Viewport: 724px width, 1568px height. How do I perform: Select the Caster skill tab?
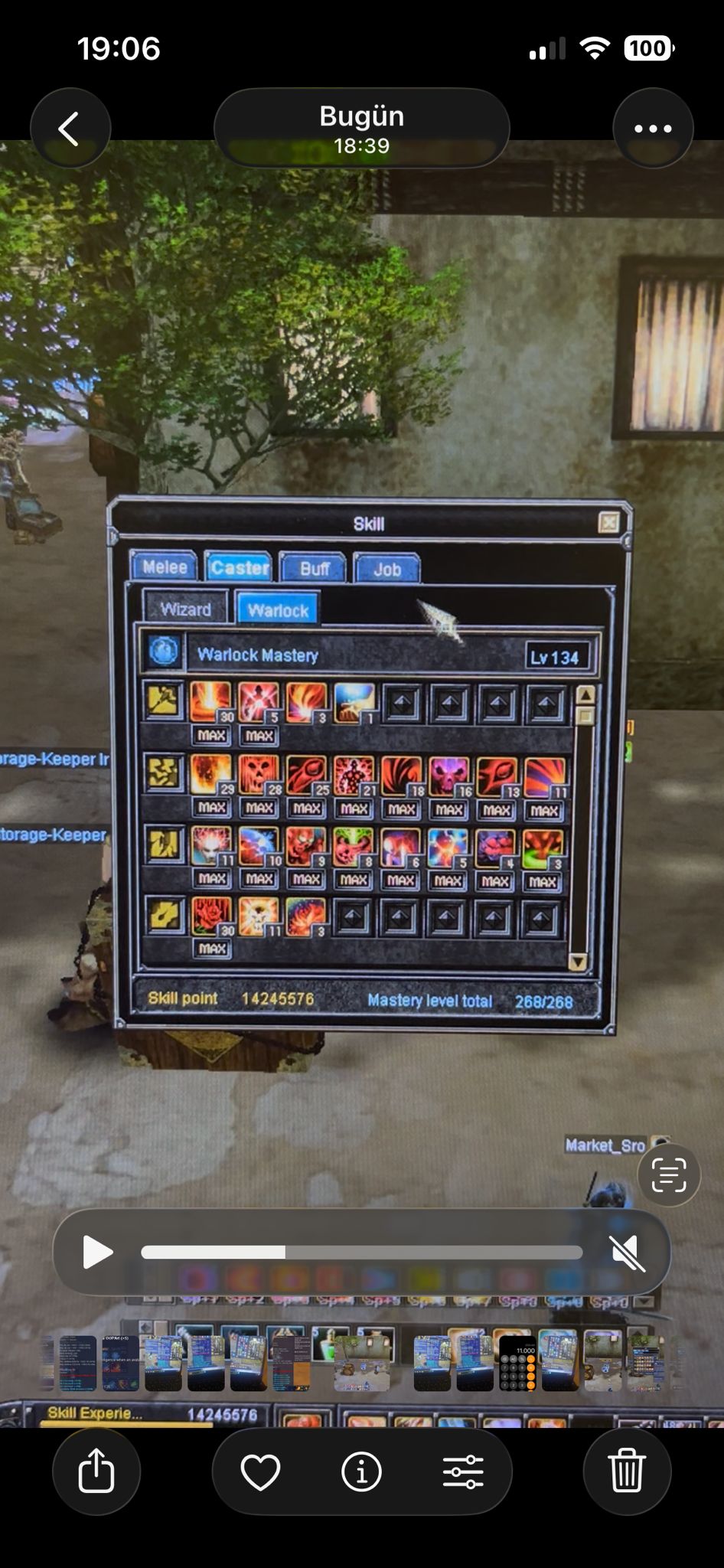click(239, 567)
